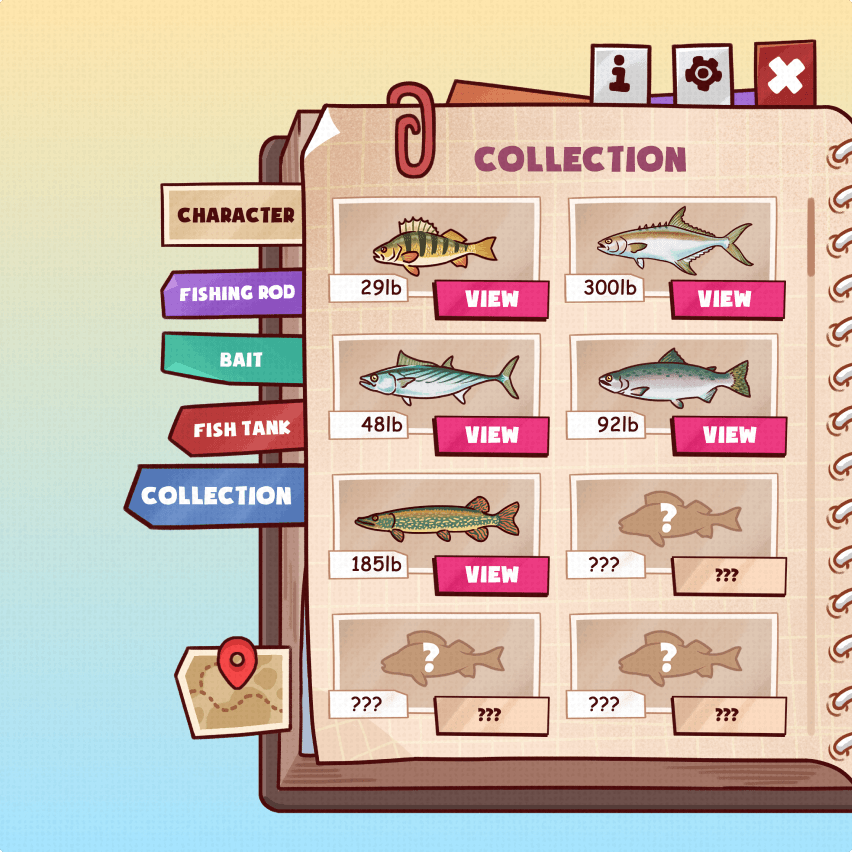The image size is (852, 852).
Task: Switch to the Character tab
Action: click(234, 215)
